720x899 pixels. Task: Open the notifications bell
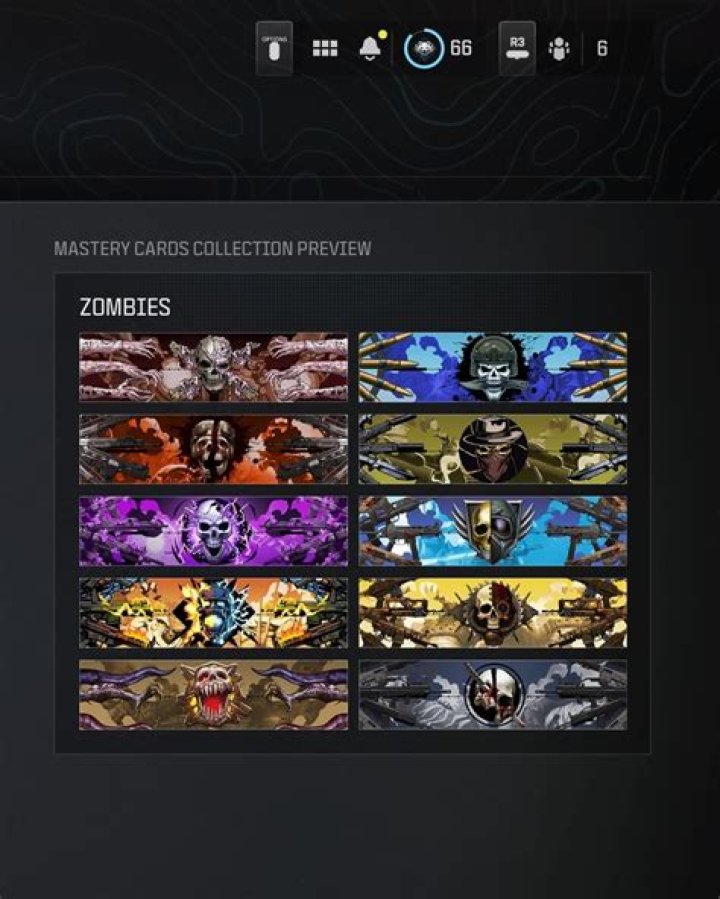pos(370,49)
